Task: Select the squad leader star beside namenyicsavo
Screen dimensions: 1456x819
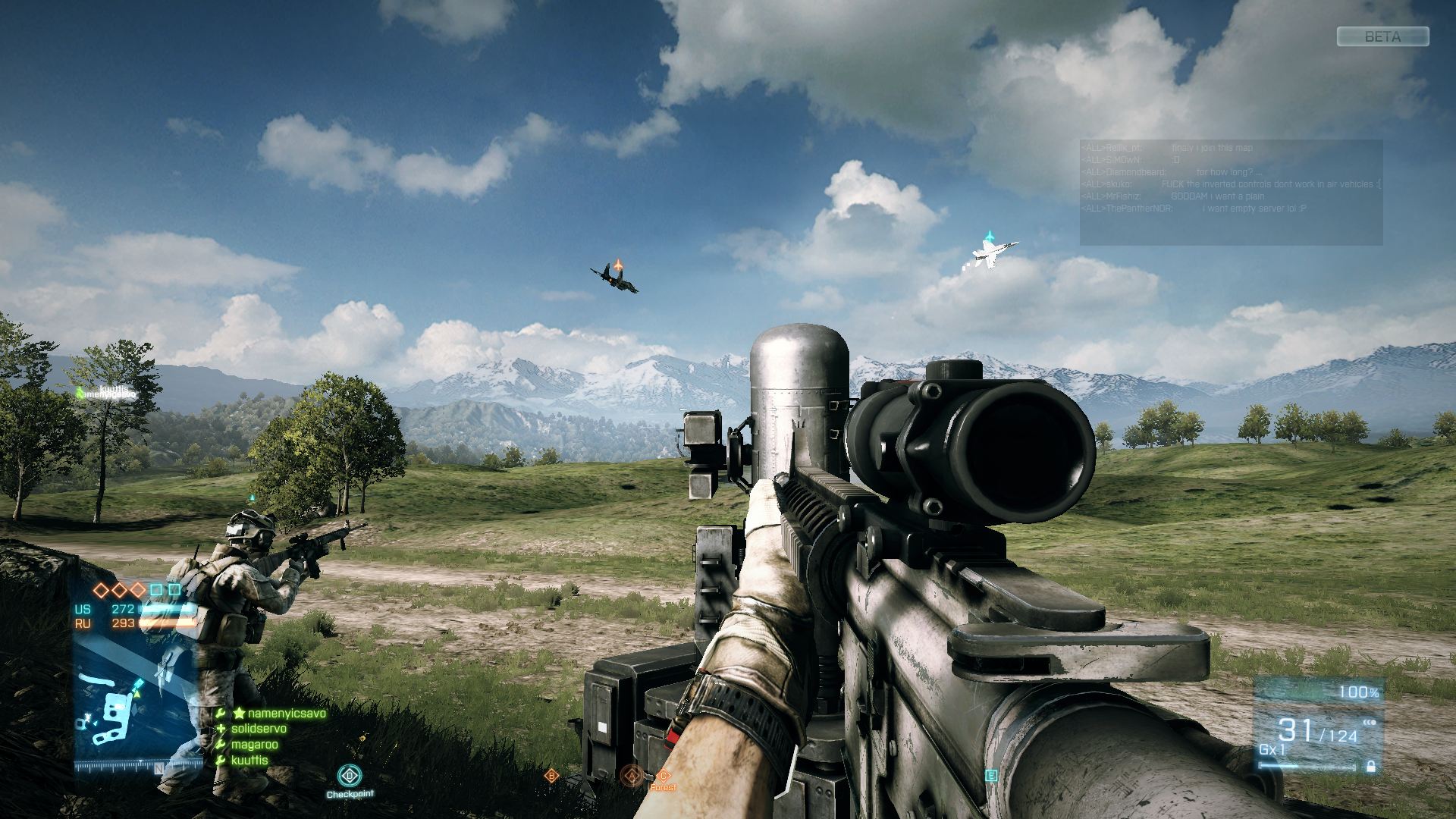Action: (x=239, y=713)
